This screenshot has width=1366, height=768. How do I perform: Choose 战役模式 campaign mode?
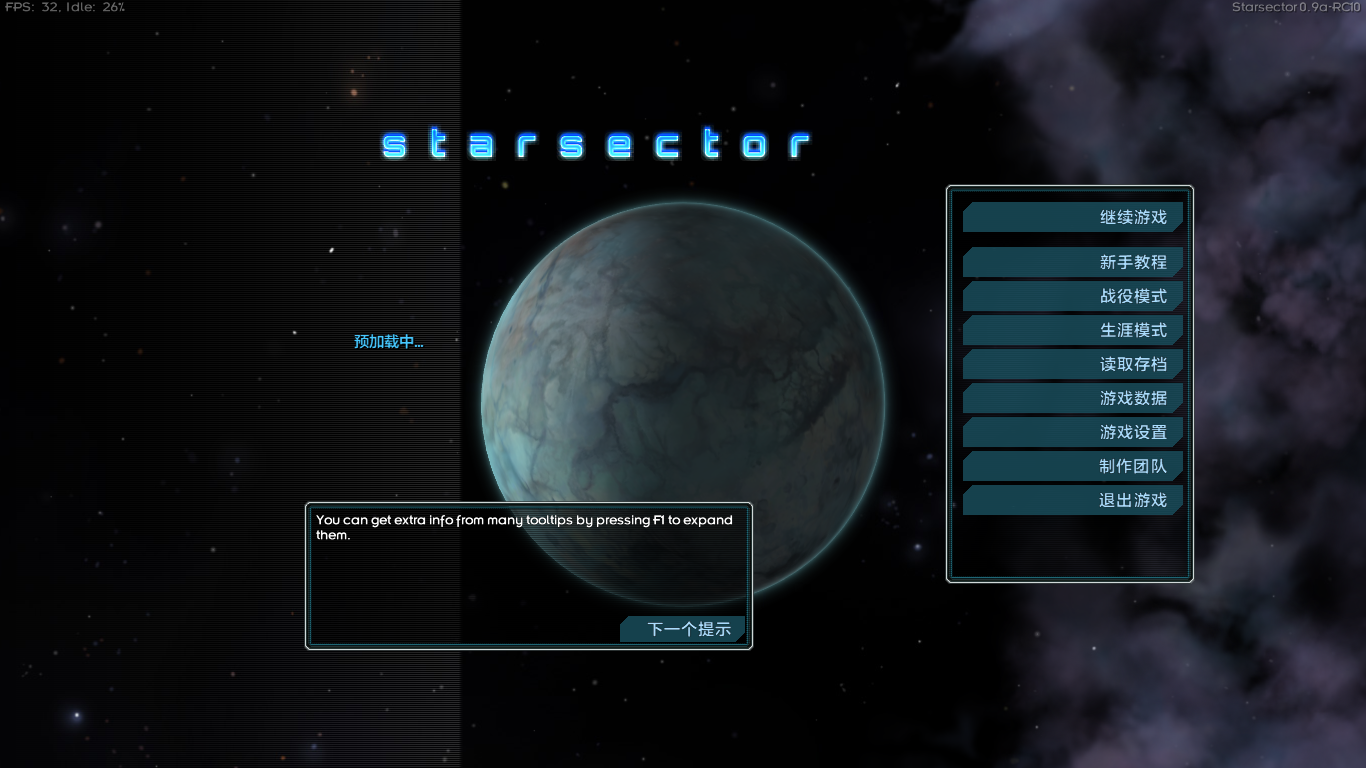coord(1073,296)
